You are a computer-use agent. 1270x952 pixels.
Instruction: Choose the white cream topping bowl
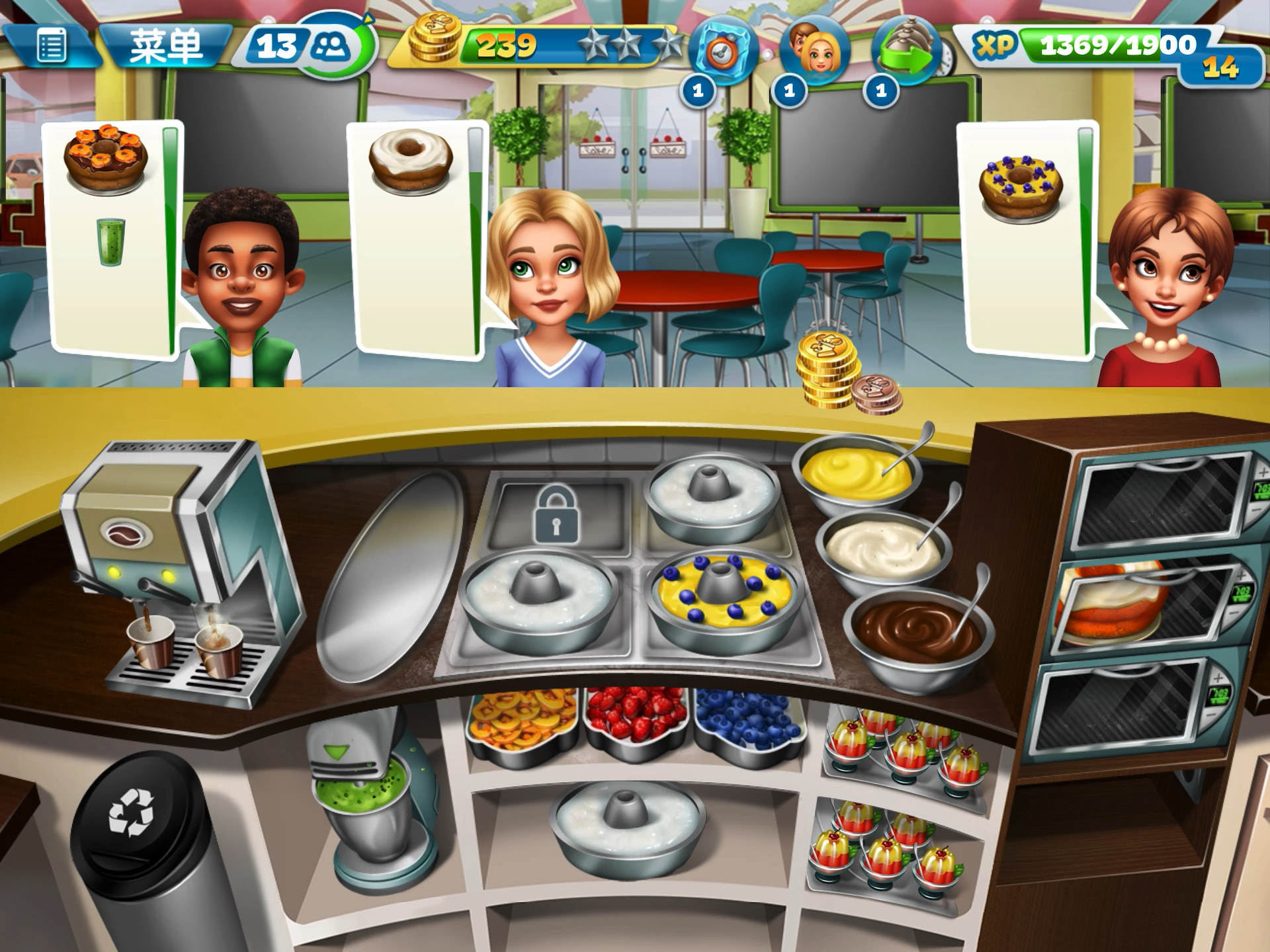[884, 550]
